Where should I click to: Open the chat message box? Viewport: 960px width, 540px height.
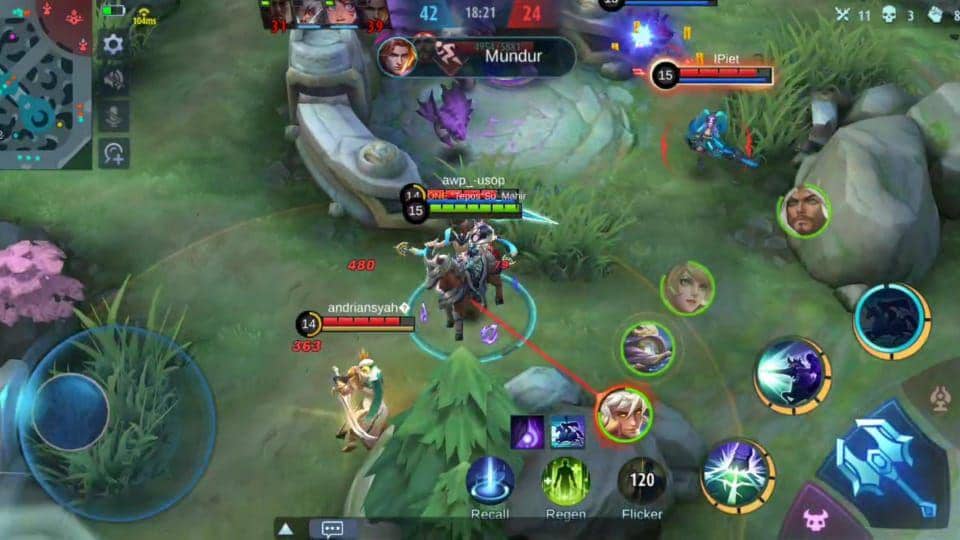333,529
